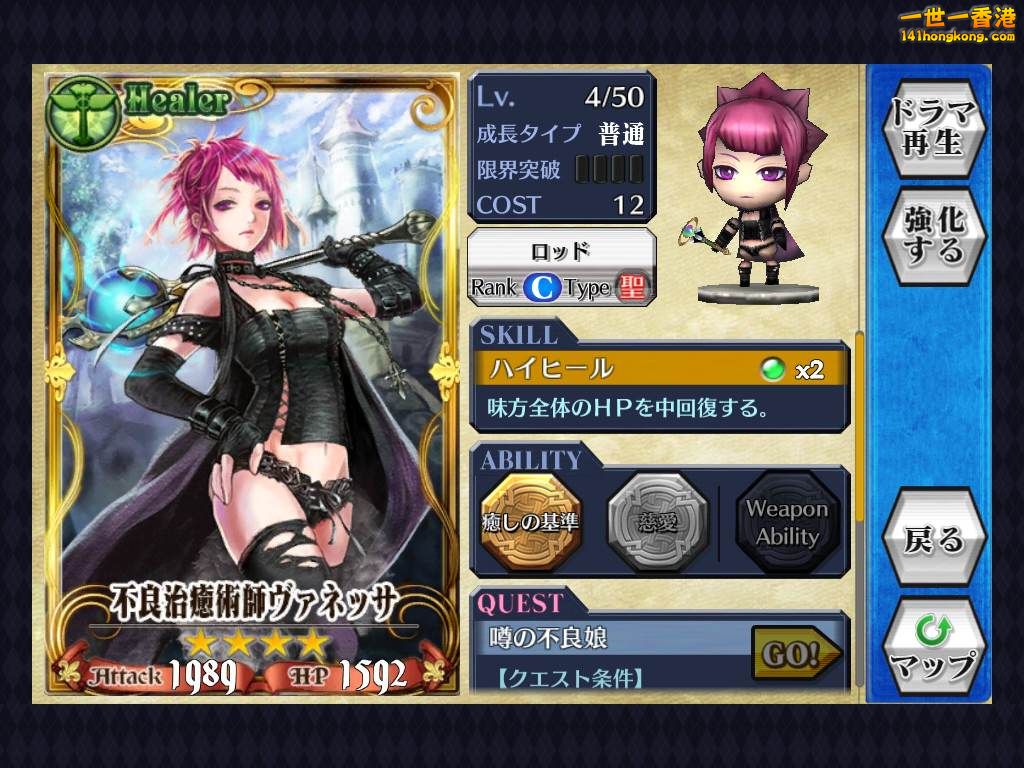Image resolution: width=1024 pixels, height=768 pixels.
Task: Select the gold 癒しの基準 ability icon
Action: click(530, 521)
